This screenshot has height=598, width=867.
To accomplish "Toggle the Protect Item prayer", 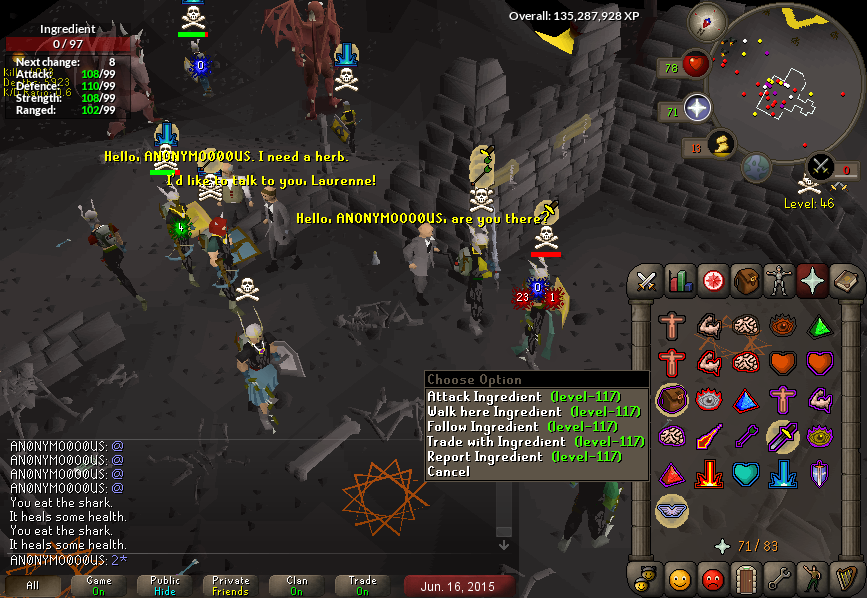I will coord(671,400).
